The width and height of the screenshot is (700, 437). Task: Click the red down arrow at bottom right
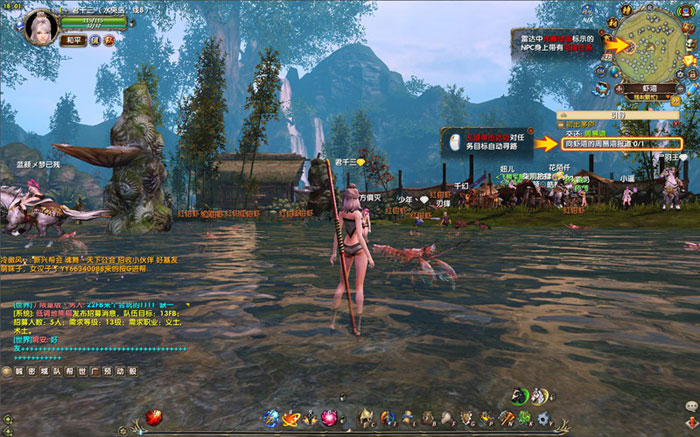coord(688,425)
